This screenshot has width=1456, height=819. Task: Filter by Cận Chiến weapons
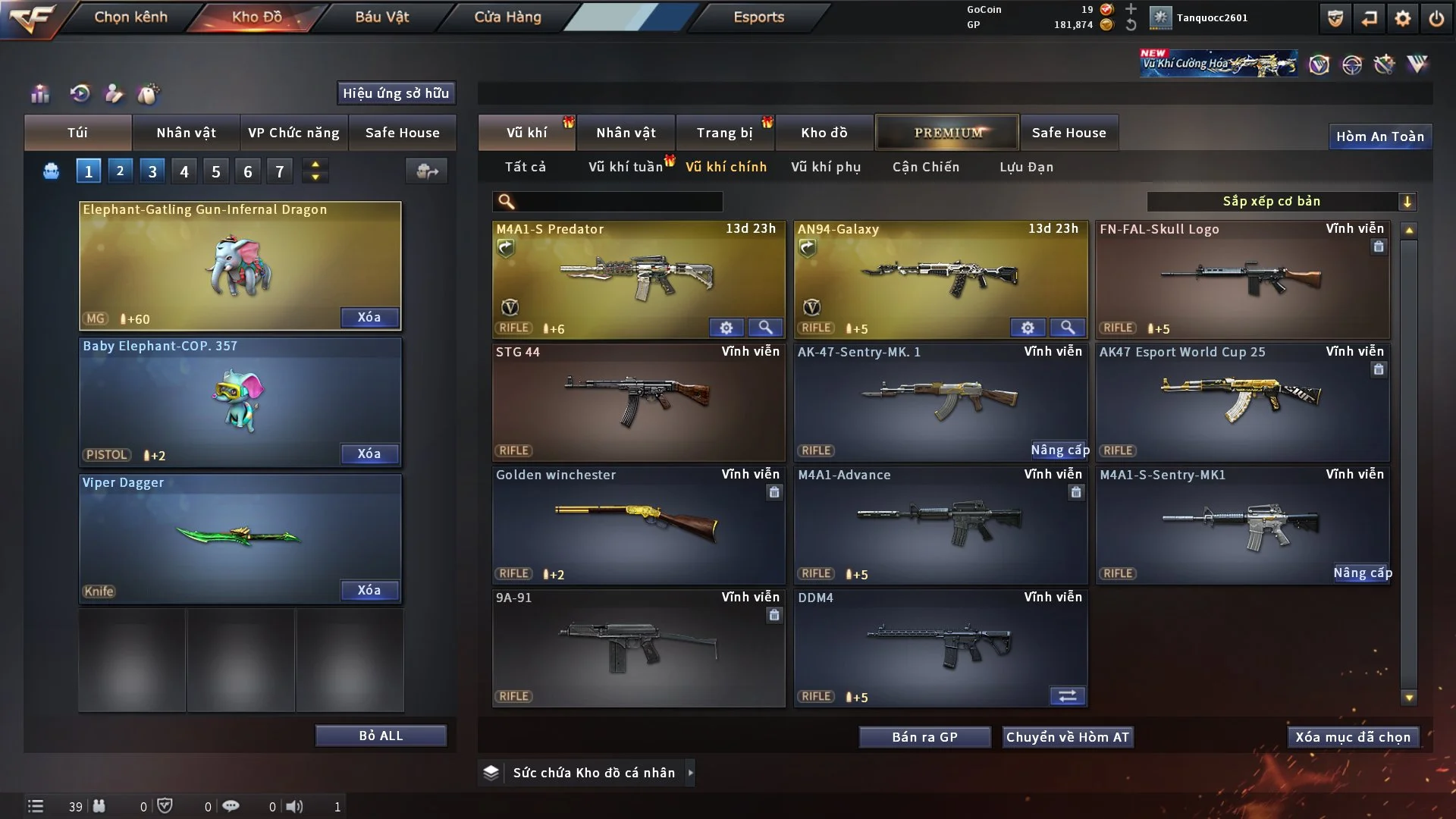(925, 167)
